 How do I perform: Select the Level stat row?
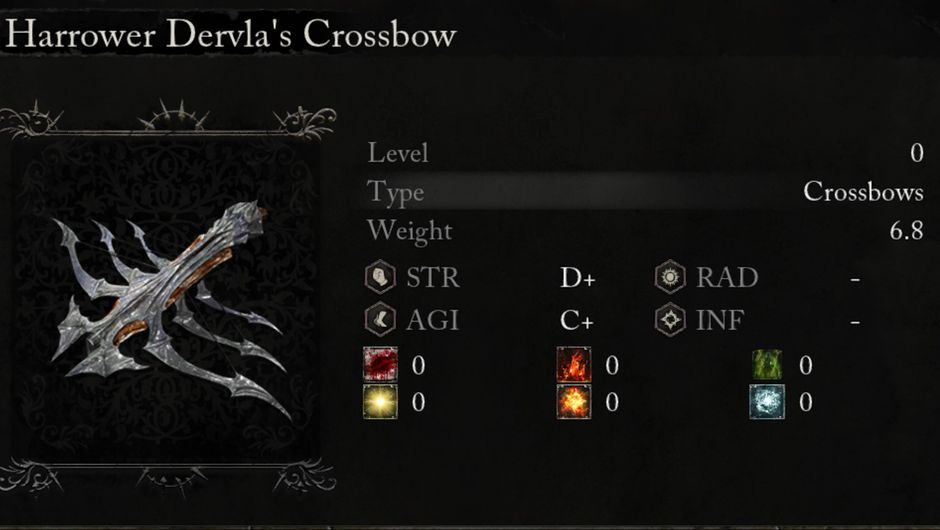pyautogui.click(x=645, y=153)
